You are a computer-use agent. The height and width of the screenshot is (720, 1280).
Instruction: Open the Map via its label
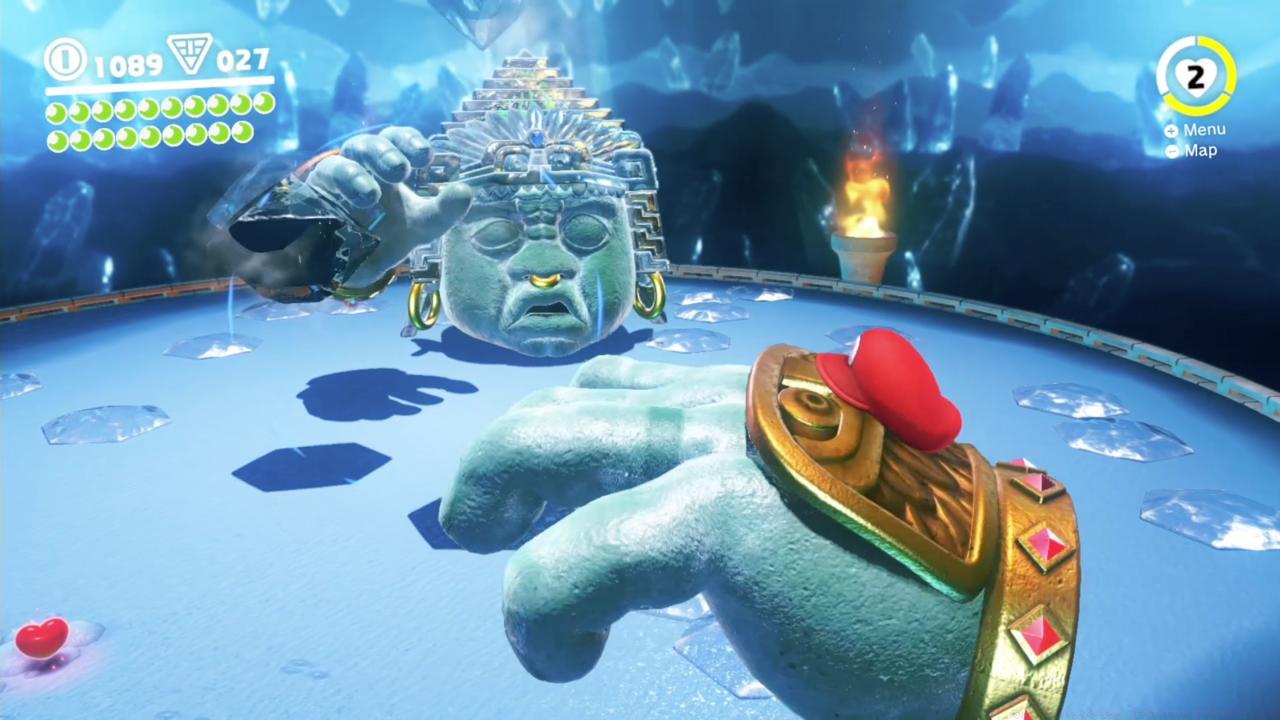click(x=1199, y=151)
